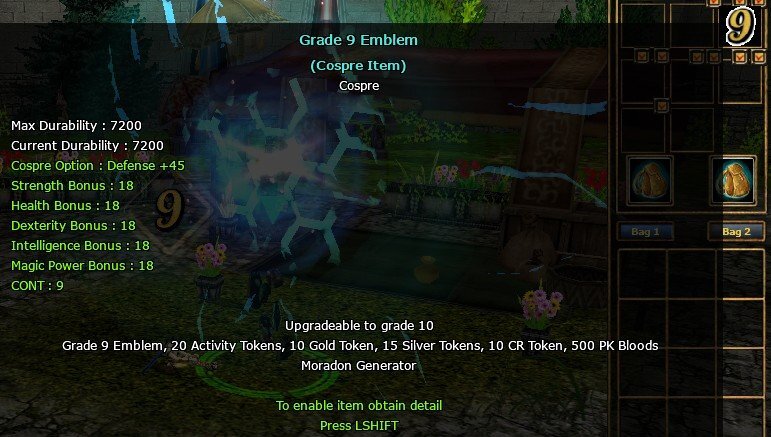Select the Grade 9 Emblem item icon

point(739,25)
